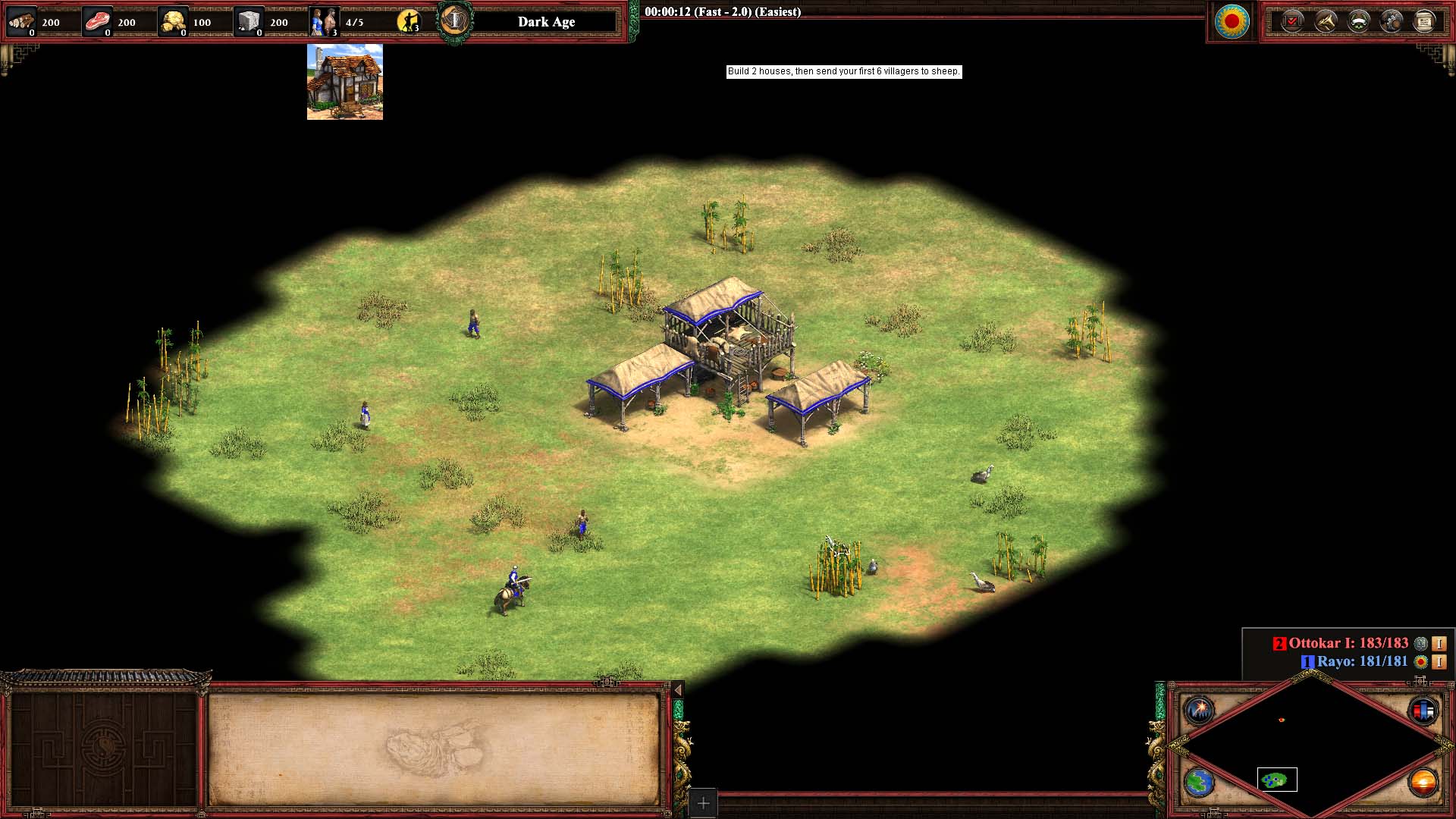Click the Dark Age emblem
The height and width of the screenshot is (819, 1456).
455,21
